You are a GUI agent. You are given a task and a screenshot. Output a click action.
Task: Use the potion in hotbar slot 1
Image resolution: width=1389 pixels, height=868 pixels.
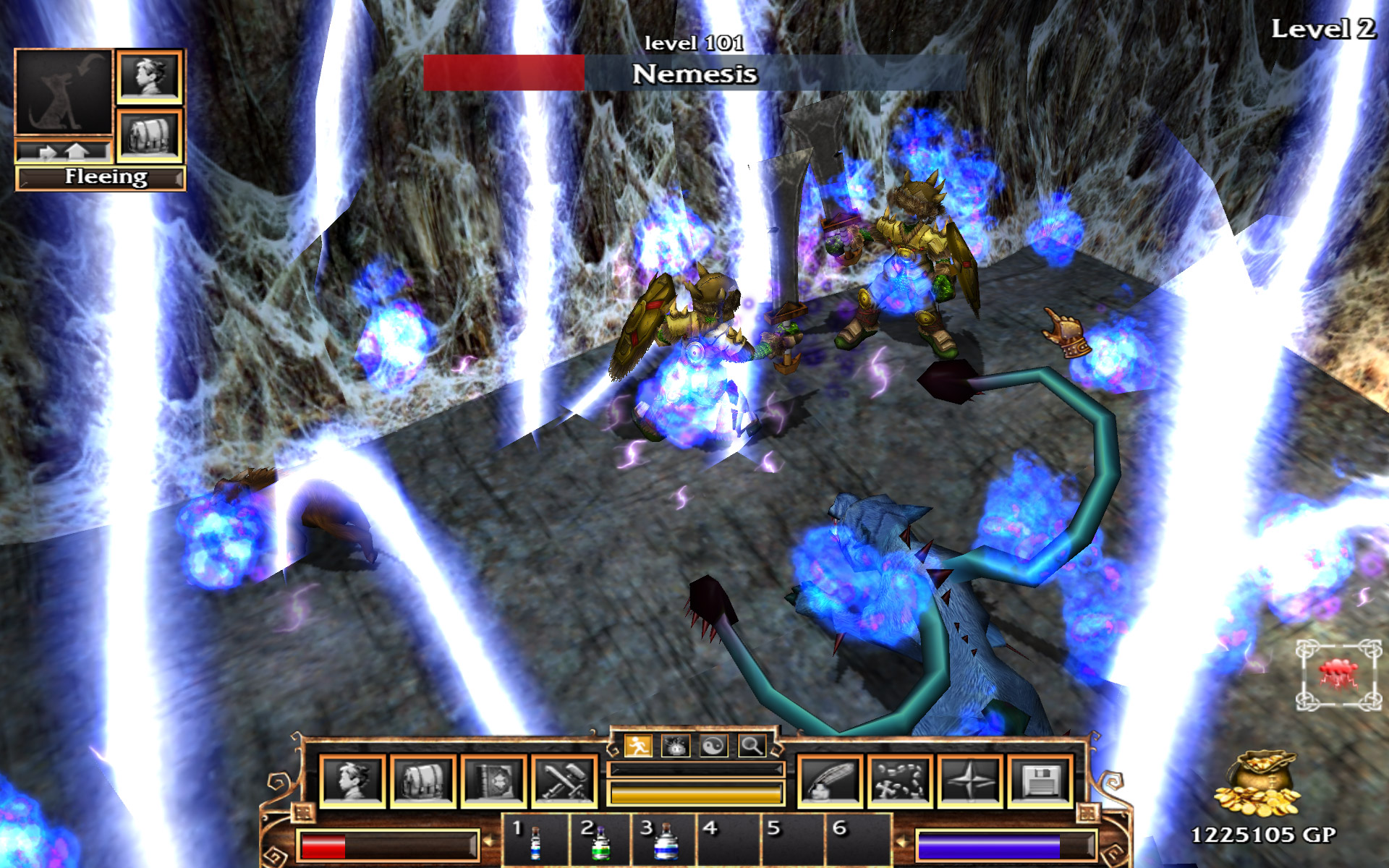[535, 841]
